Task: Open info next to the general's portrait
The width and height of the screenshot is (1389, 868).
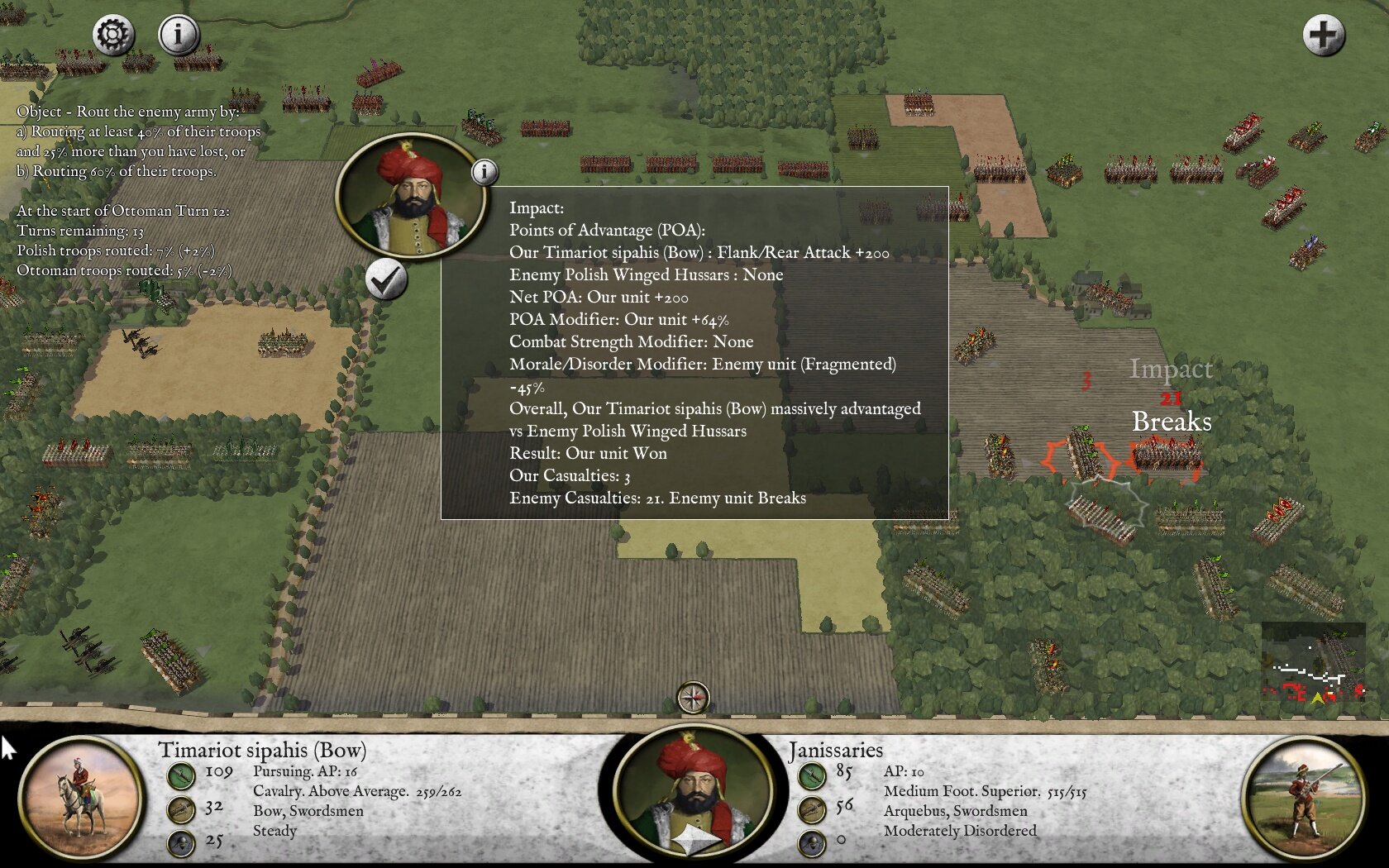Action: point(484,172)
